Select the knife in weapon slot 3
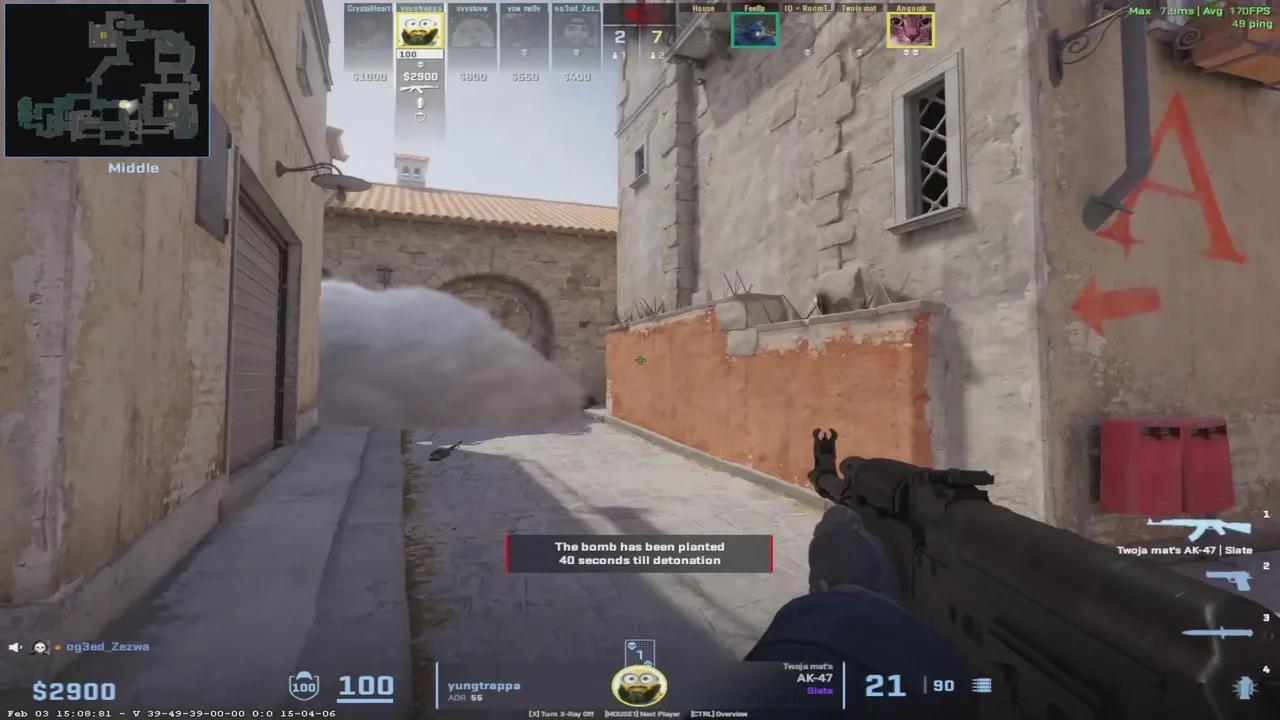This screenshot has height=720, width=1280. tap(1218, 632)
